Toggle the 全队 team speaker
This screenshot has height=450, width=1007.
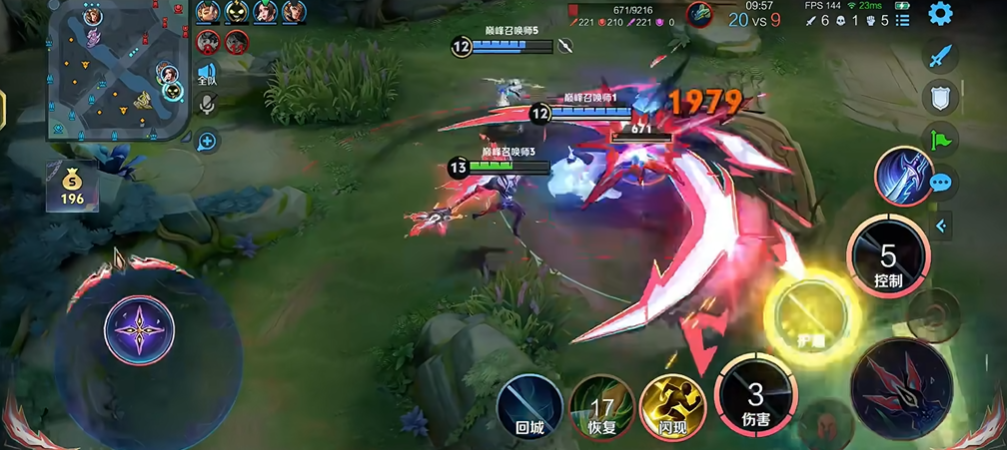[207, 73]
